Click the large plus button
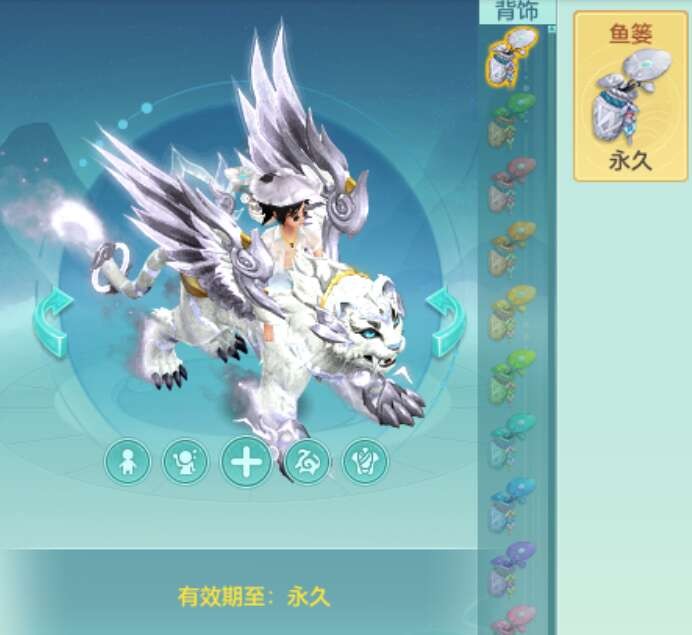Viewport: 692px width, 635px height. point(246,463)
